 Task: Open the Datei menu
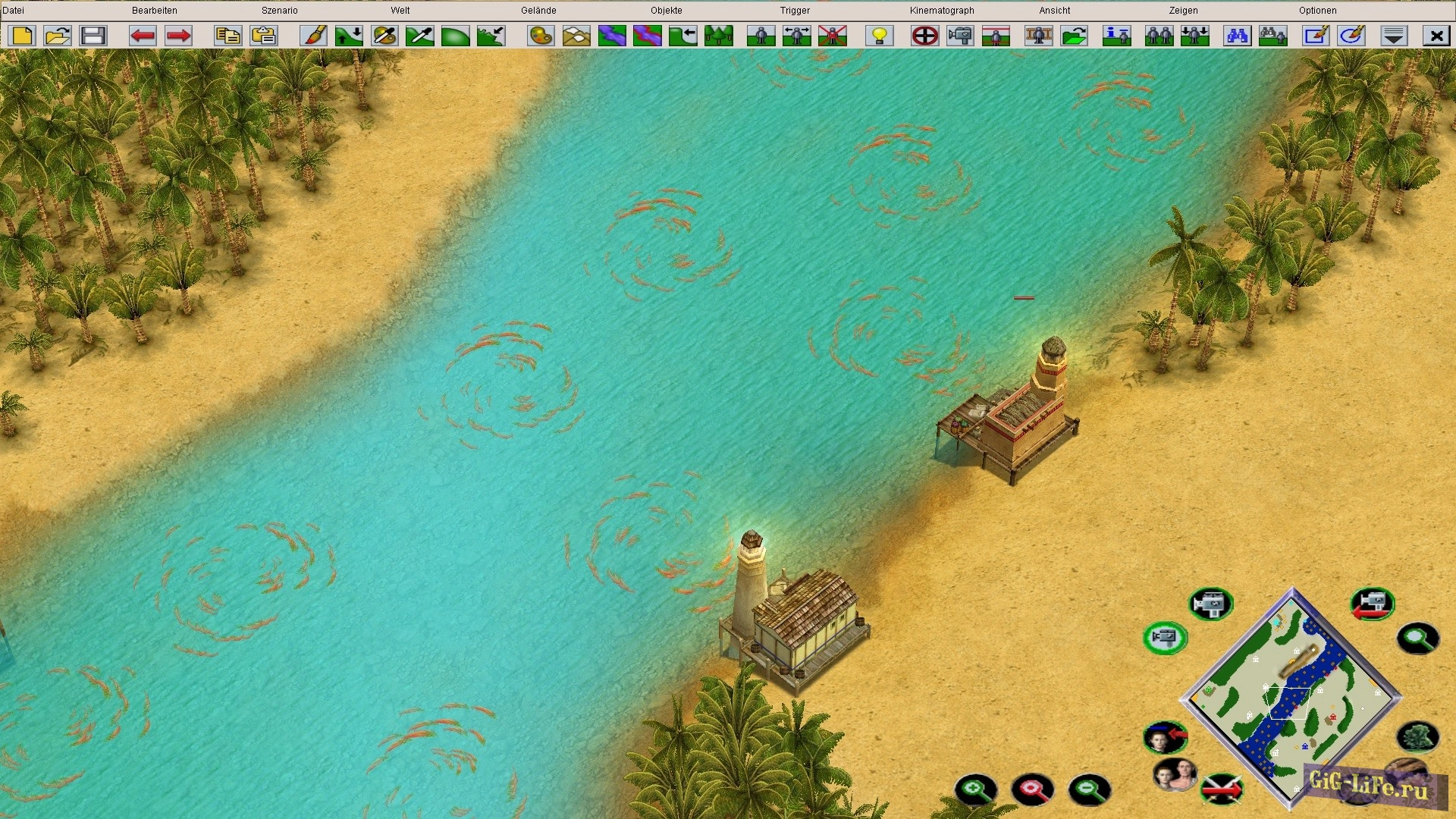pyautogui.click(x=13, y=11)
